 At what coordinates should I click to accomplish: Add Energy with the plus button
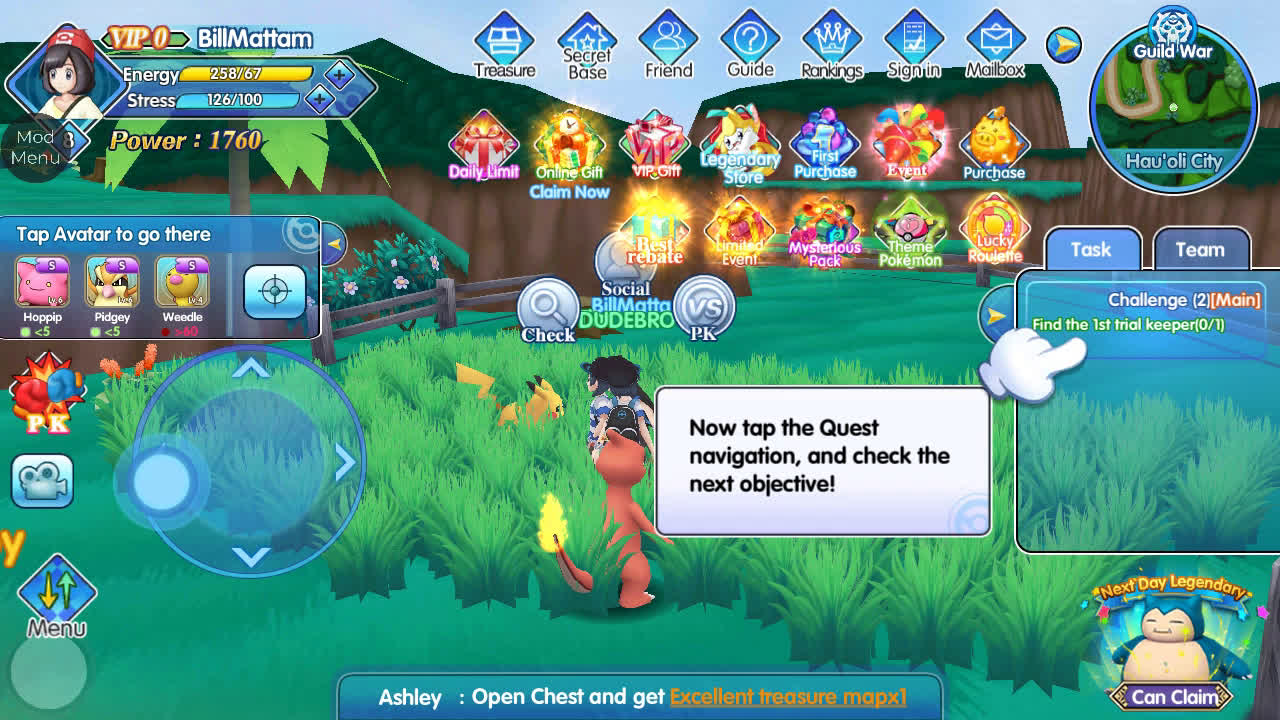(339, 74)
